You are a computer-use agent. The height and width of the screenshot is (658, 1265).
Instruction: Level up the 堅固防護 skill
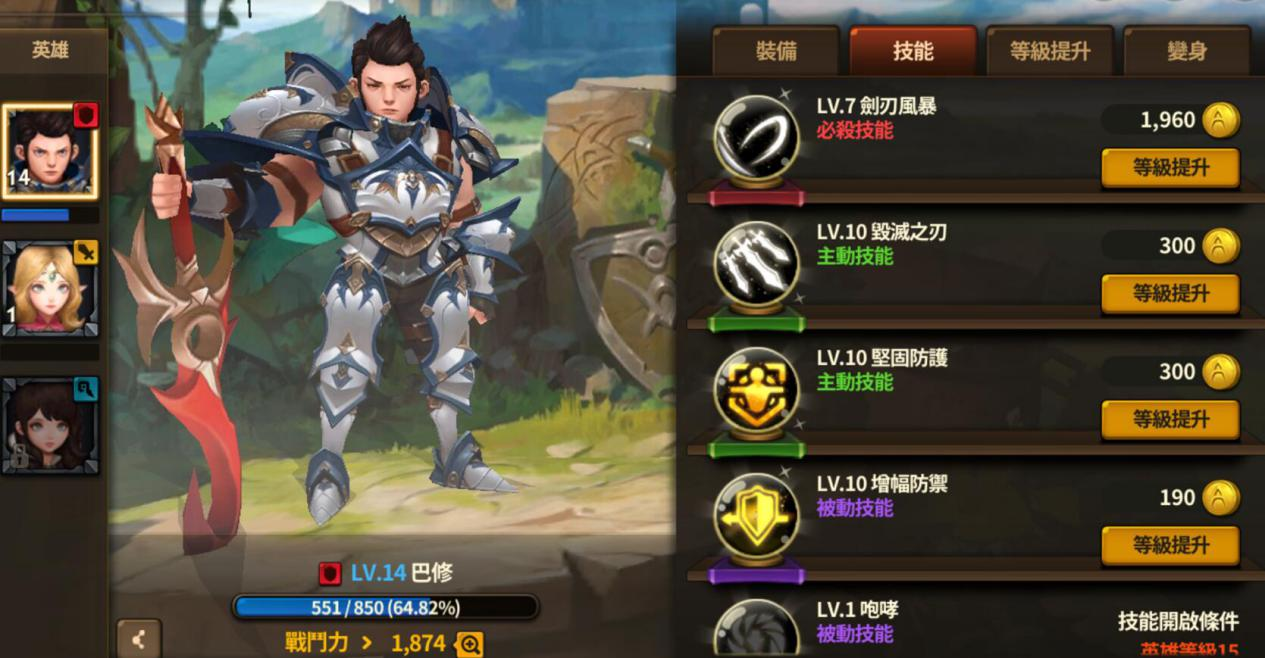[x=1170, y=420]
